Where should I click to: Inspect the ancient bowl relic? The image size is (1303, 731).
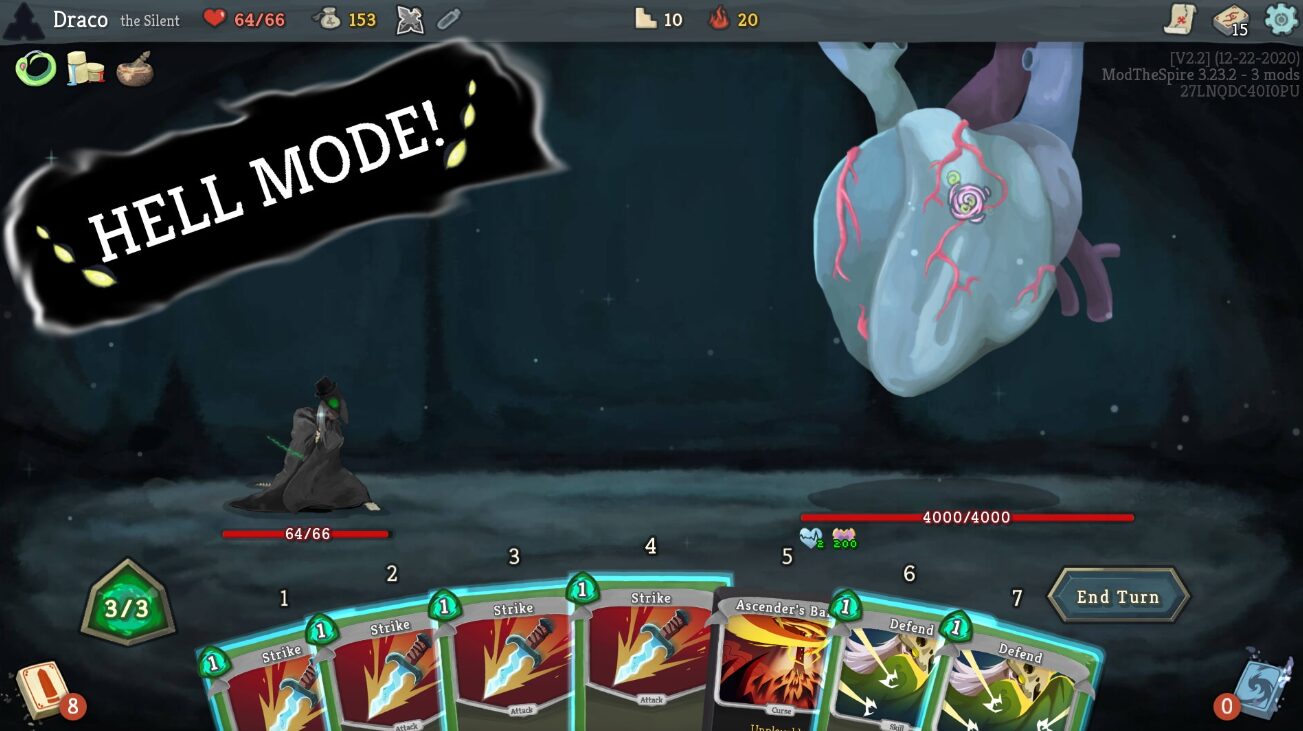coord(135,71)
